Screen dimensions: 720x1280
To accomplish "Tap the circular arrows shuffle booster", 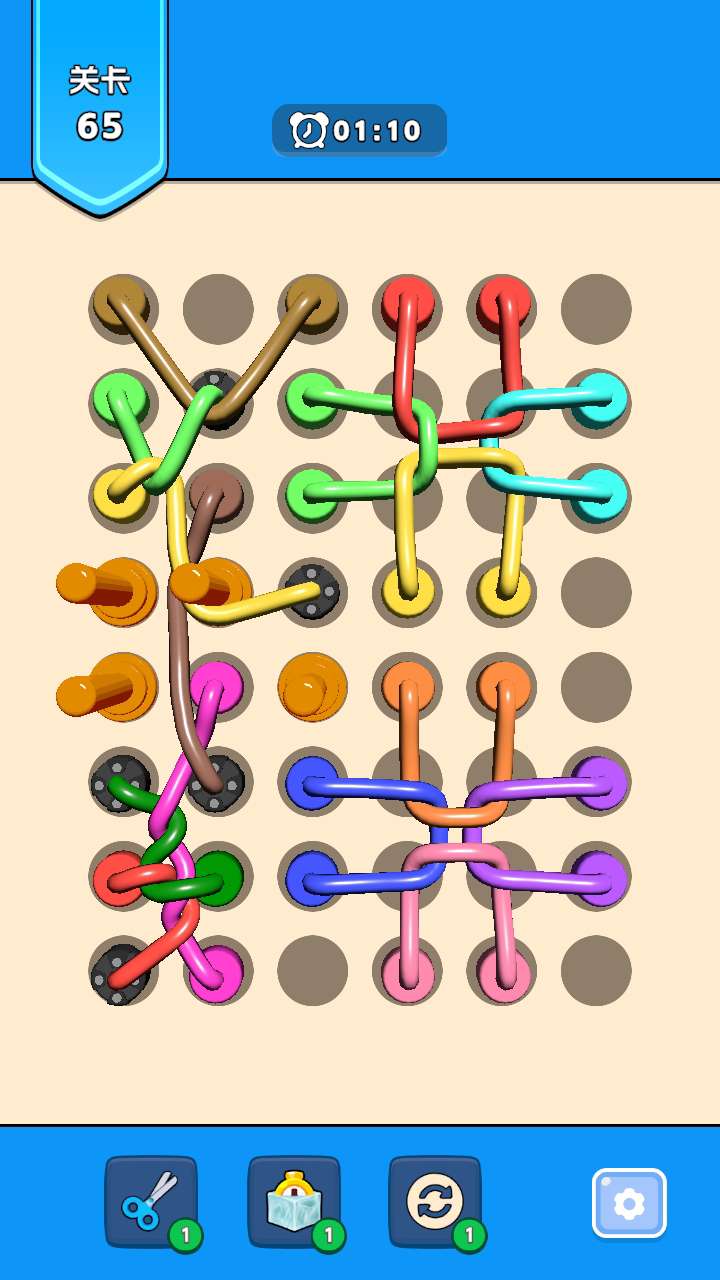I will (x=435, y=1201).
